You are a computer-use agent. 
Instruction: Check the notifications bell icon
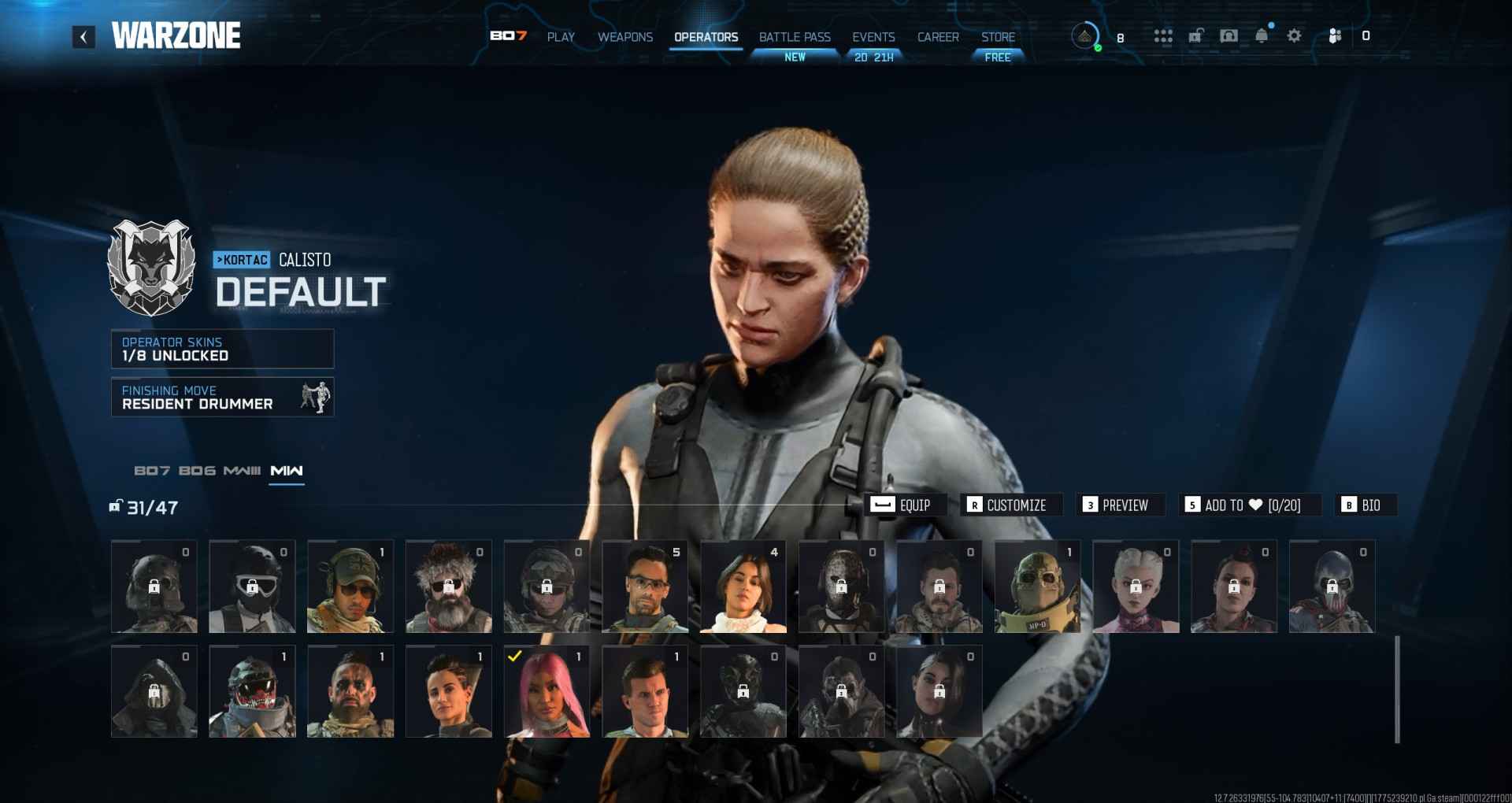[1262, 35]
